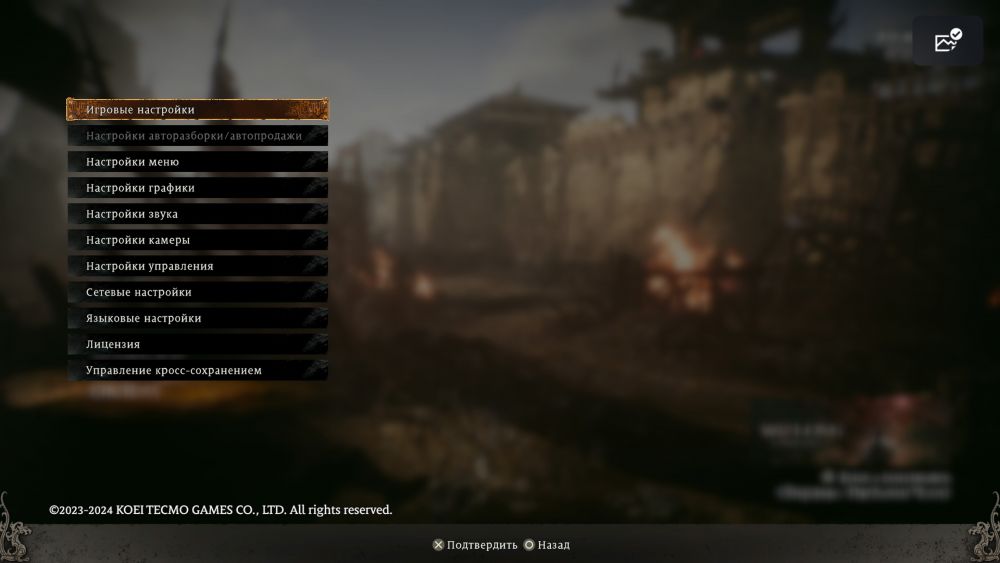Open Настройки управления
This screenshot has width=1000, height=563.
[197, 265]
